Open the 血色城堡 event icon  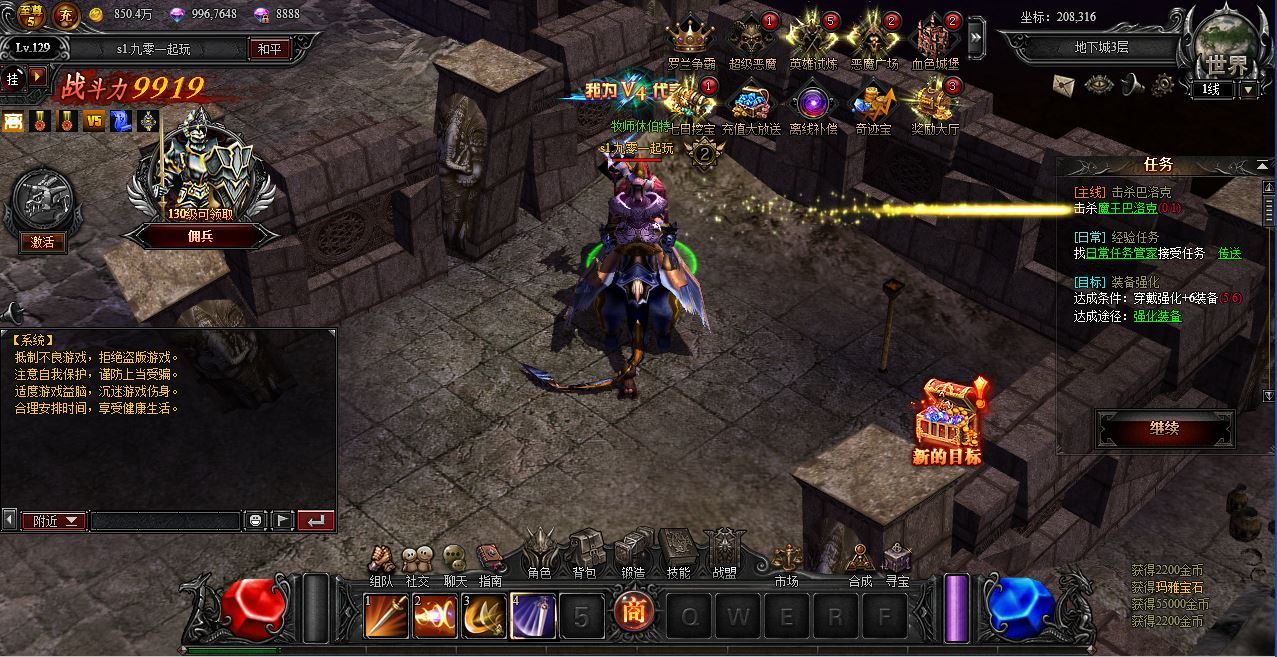point(935,40)
